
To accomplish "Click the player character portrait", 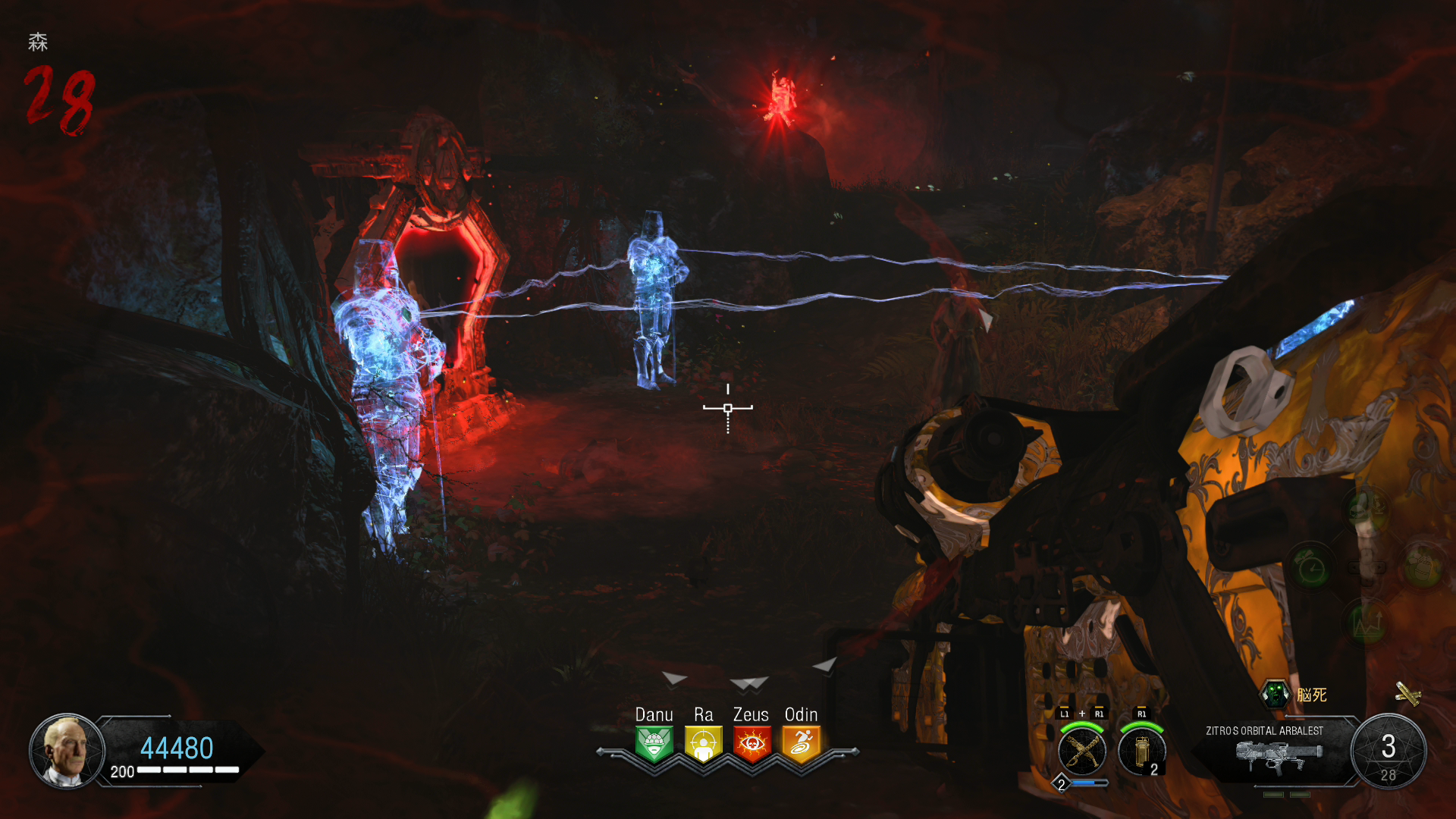I will tap(67, 750).
